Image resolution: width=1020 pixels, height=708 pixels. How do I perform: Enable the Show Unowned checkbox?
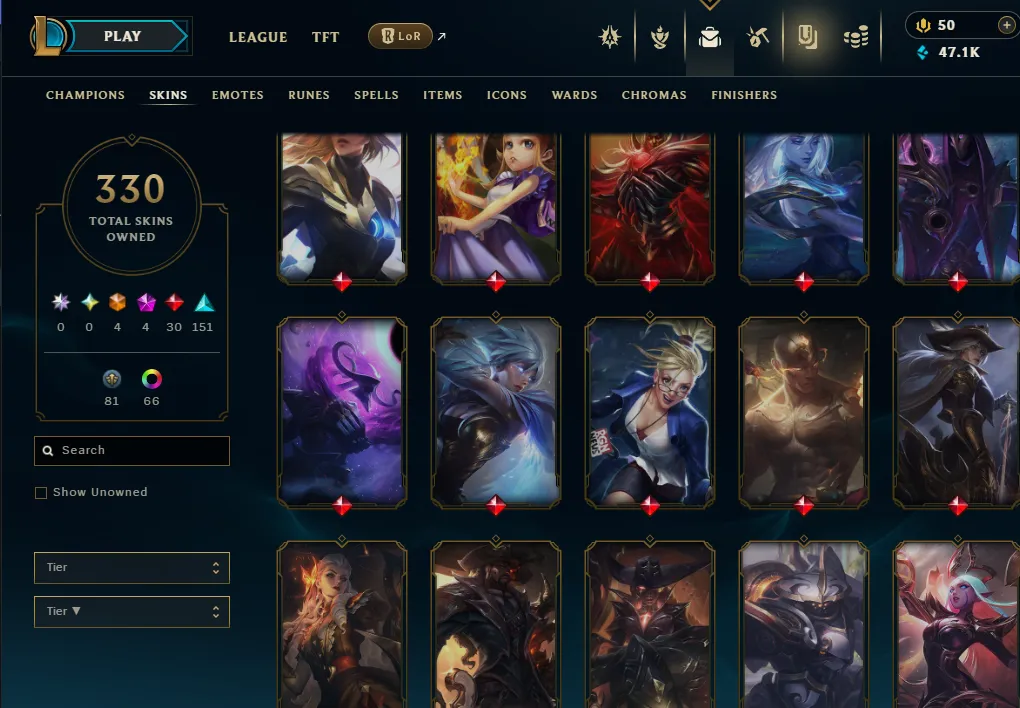[41, 493]
